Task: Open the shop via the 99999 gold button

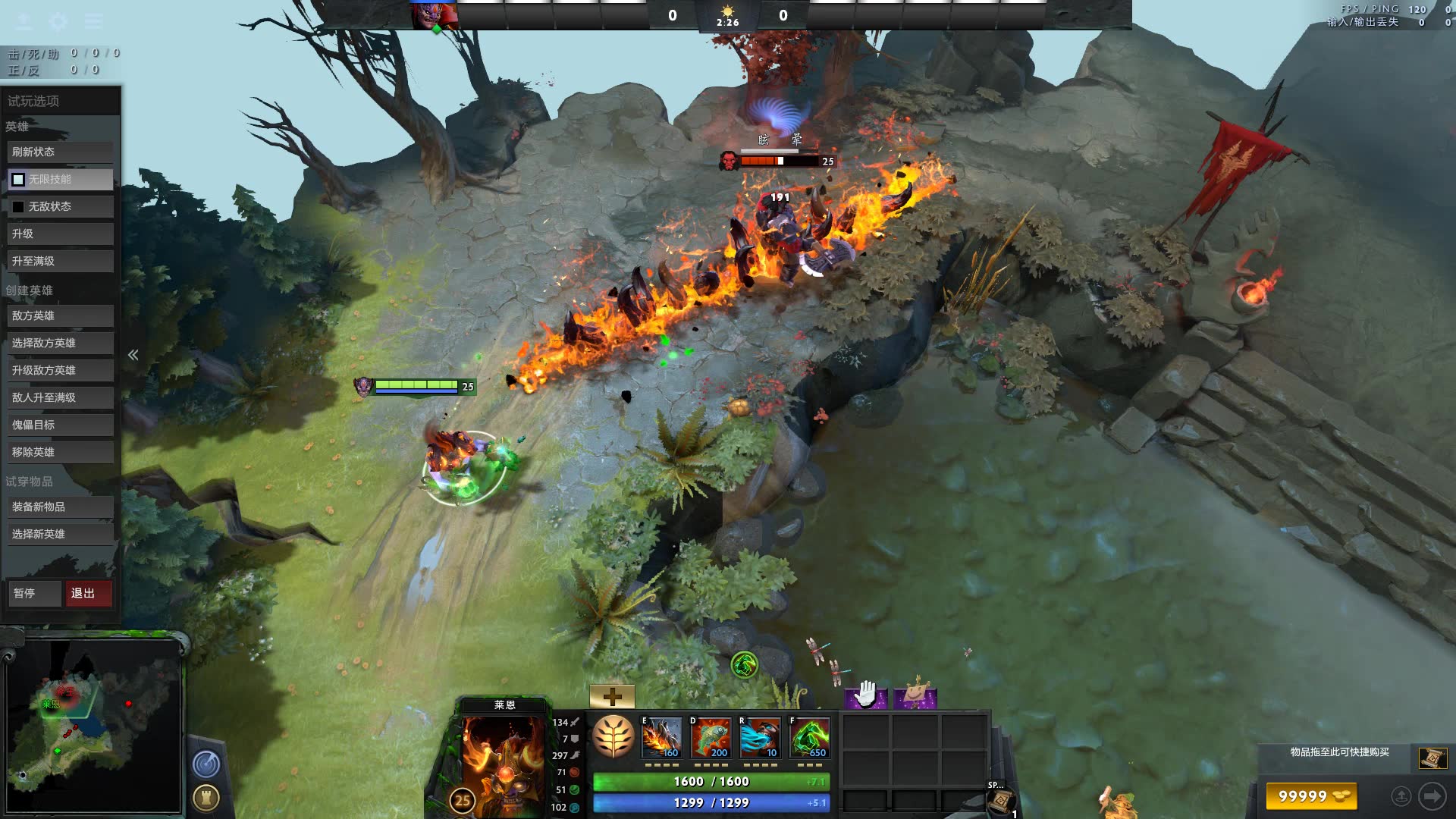Action: click(x=1311, y=796)
